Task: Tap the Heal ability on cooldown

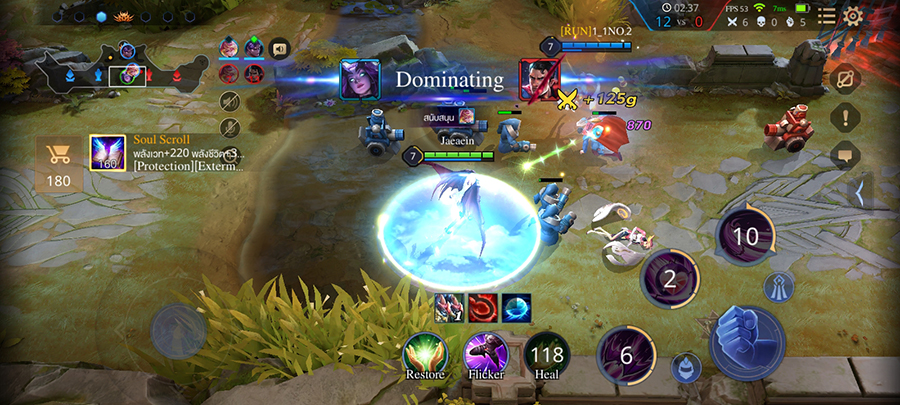Action: pos(546,354)
